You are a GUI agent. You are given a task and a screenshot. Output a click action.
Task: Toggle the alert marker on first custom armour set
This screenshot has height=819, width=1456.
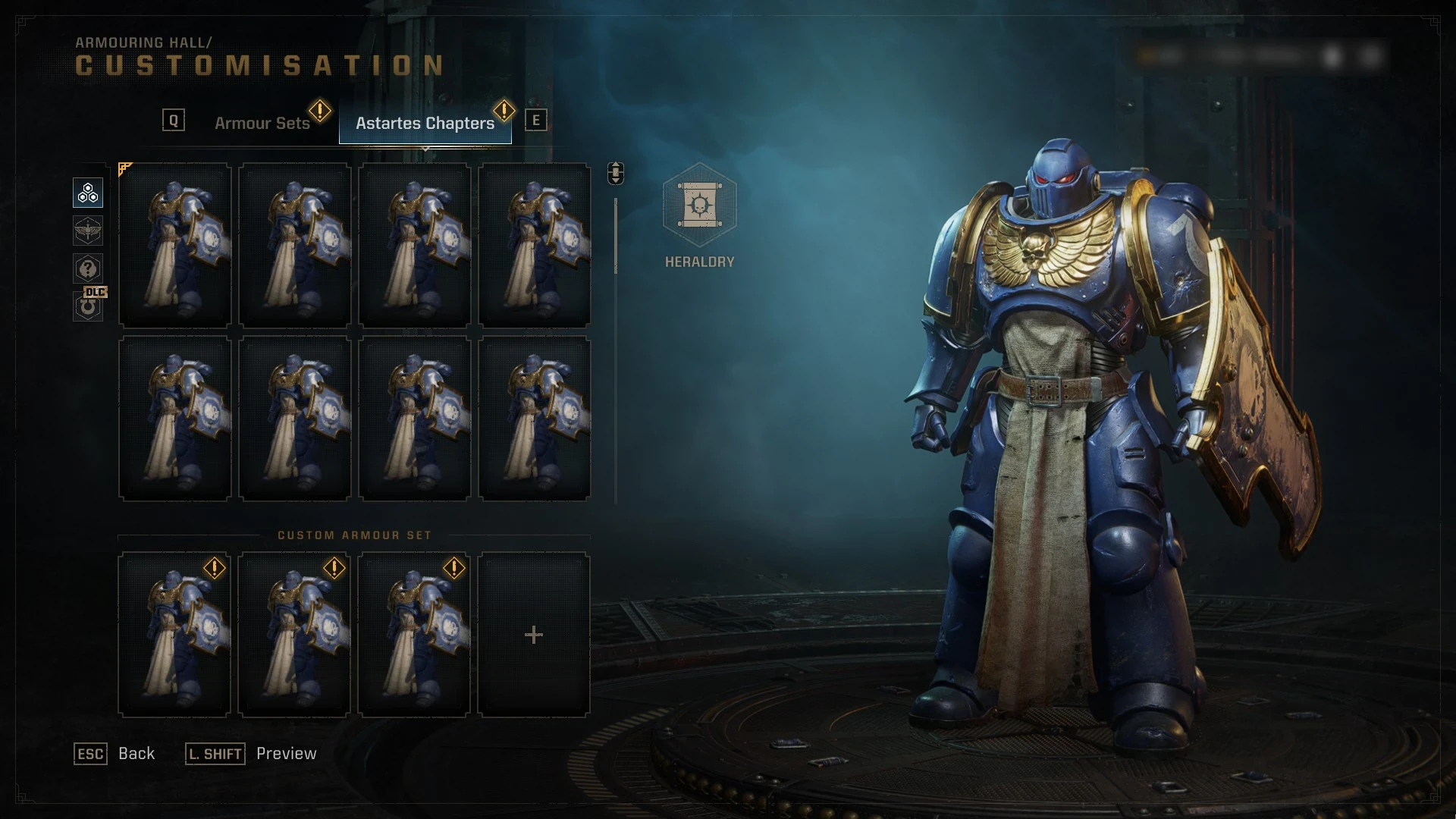pyautogui.click(x=215, y=566)
